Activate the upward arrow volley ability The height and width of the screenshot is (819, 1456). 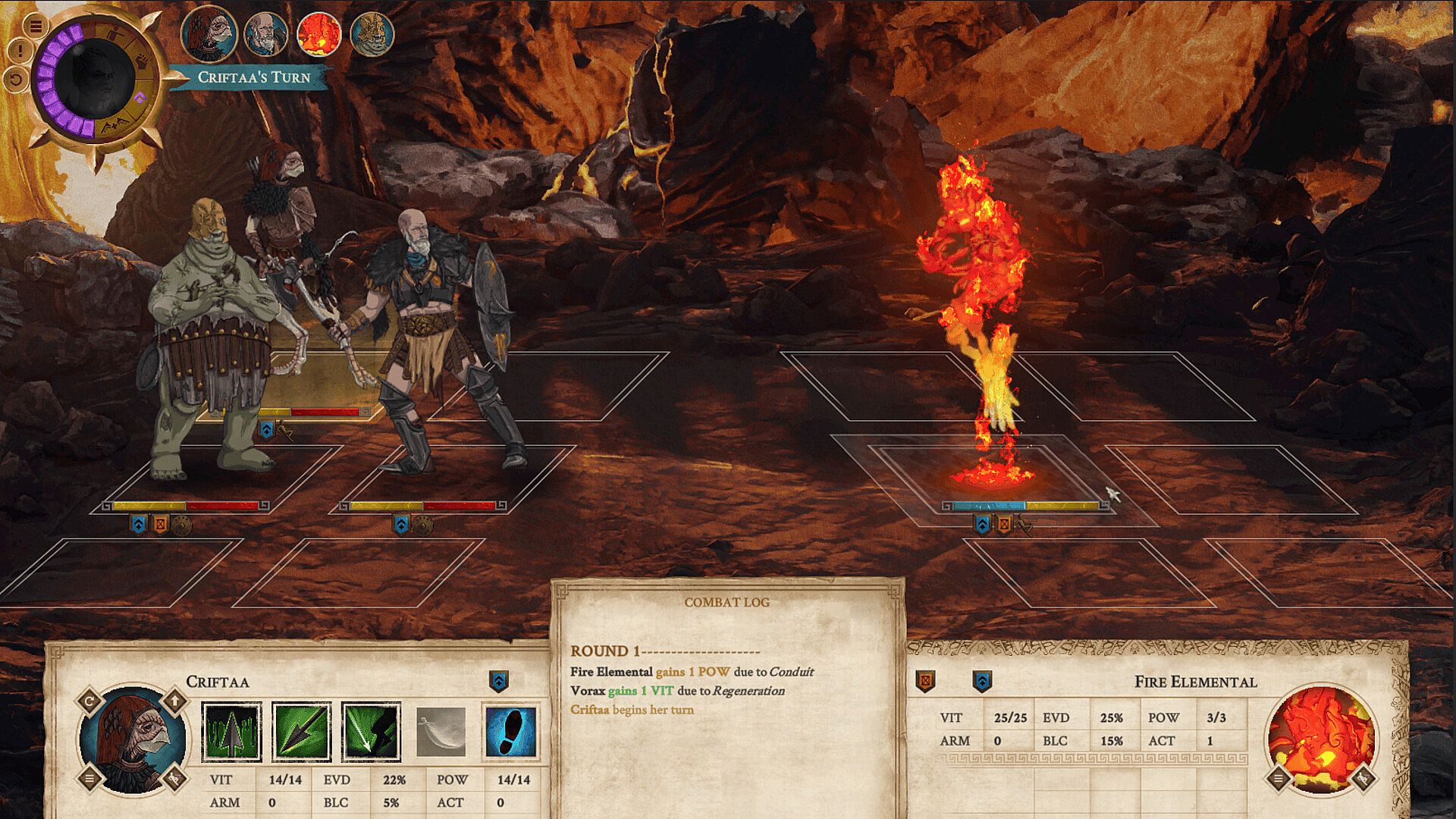(x=231, y=732)
